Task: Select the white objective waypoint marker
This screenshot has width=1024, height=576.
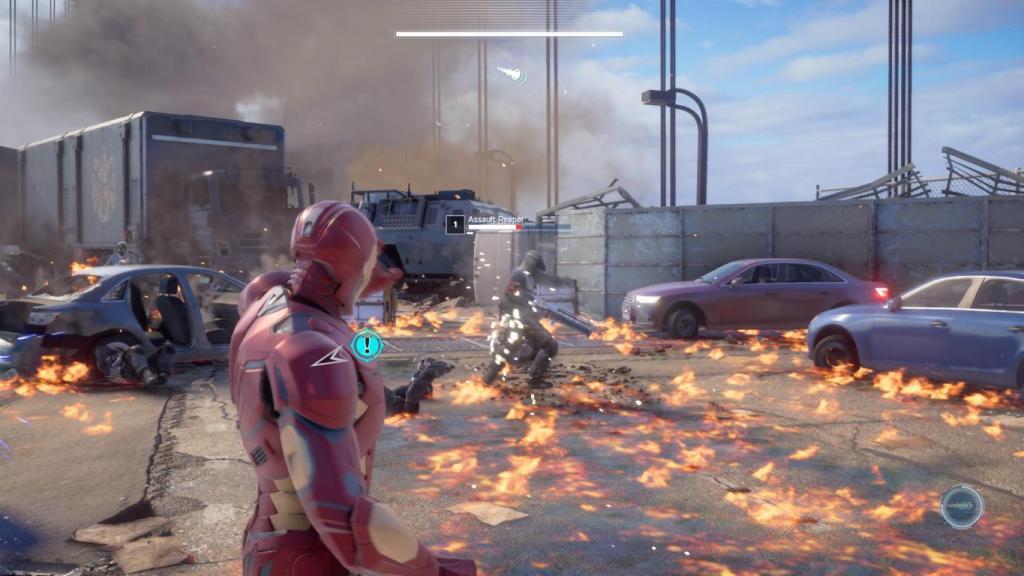Action: point(512,74)
